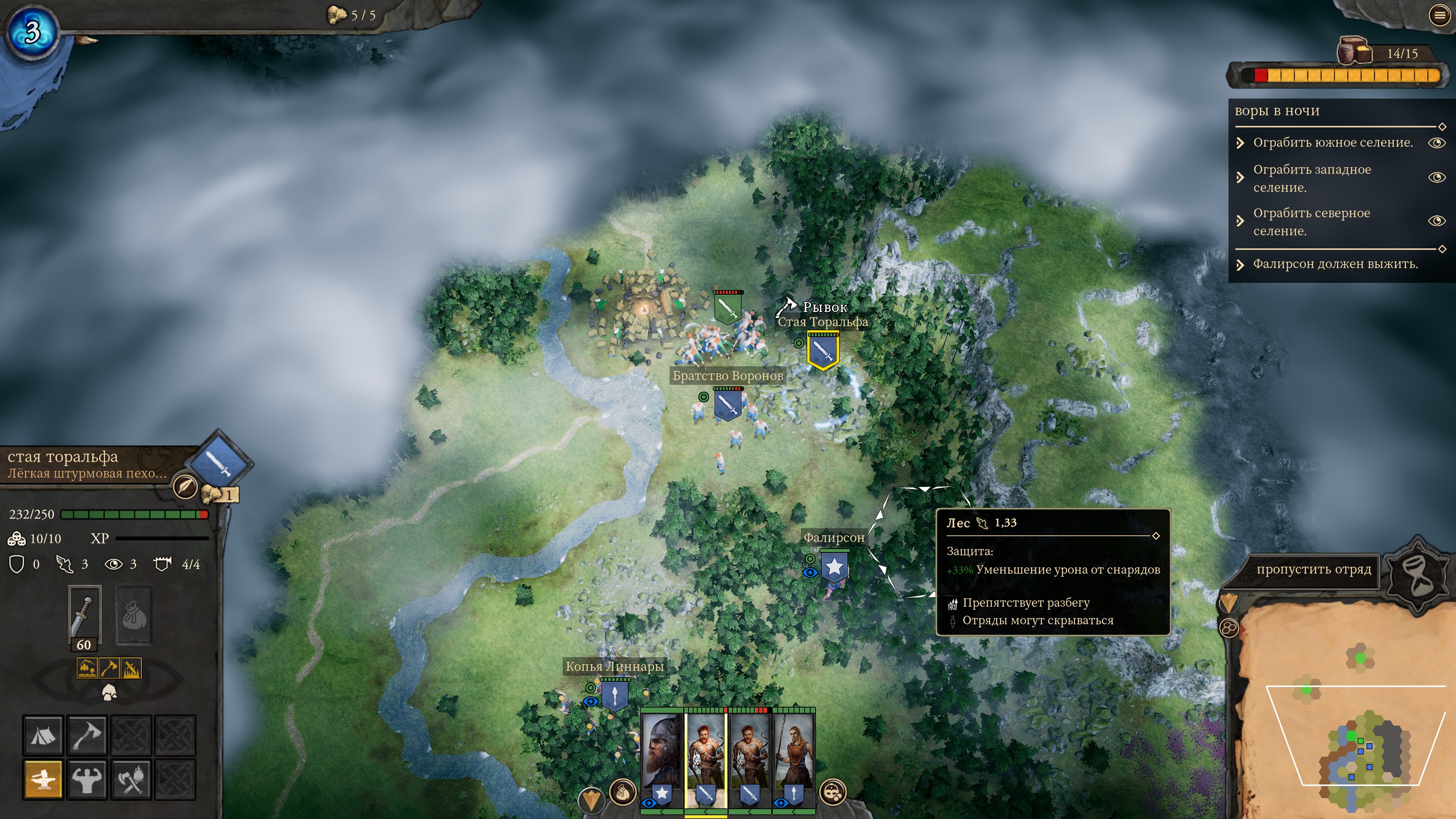Select the highlighted anvil and hammer ability
This screenshot has width=1456, height=819.
[43, 780]
